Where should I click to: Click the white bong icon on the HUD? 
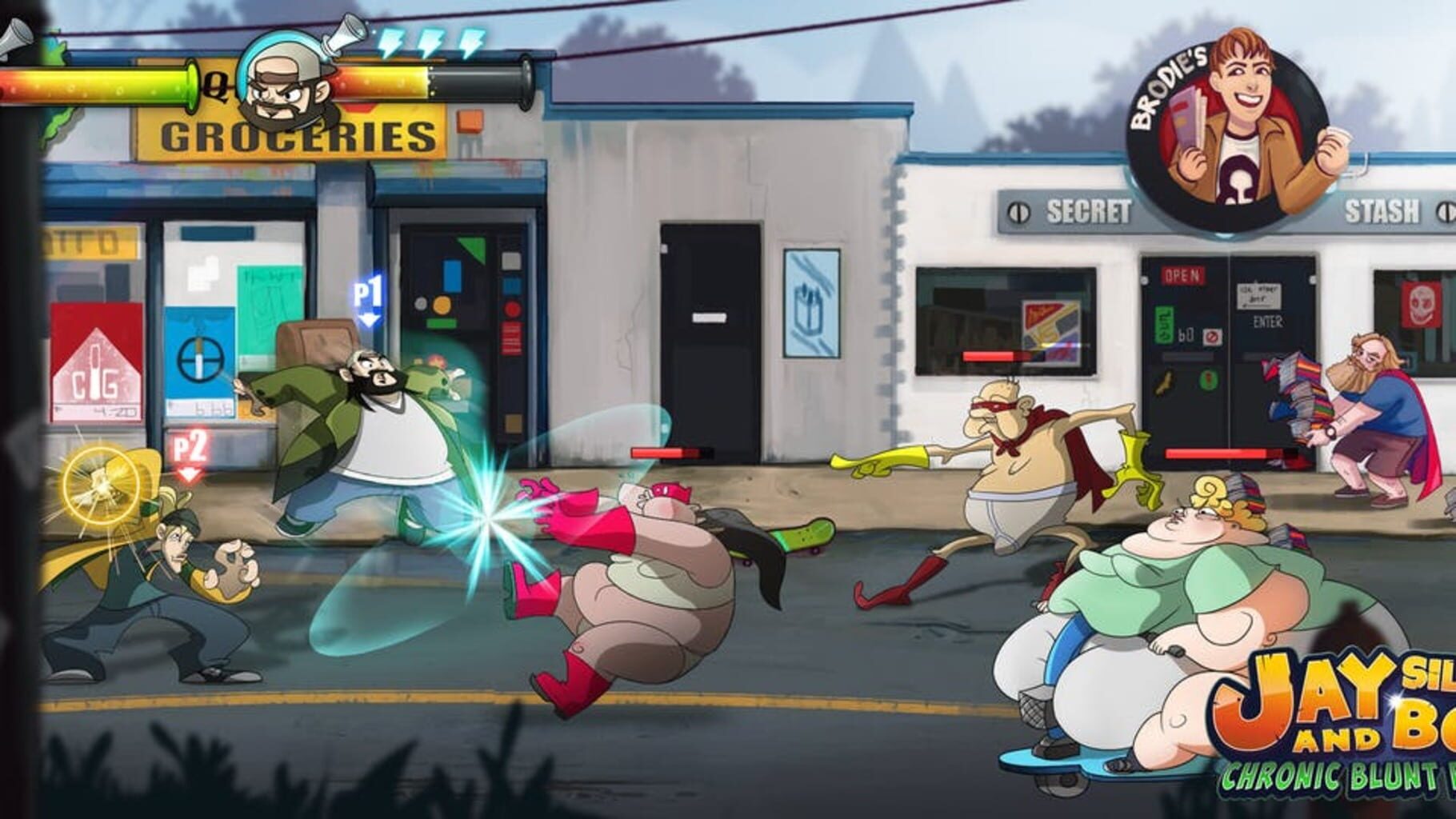[342, 36]
